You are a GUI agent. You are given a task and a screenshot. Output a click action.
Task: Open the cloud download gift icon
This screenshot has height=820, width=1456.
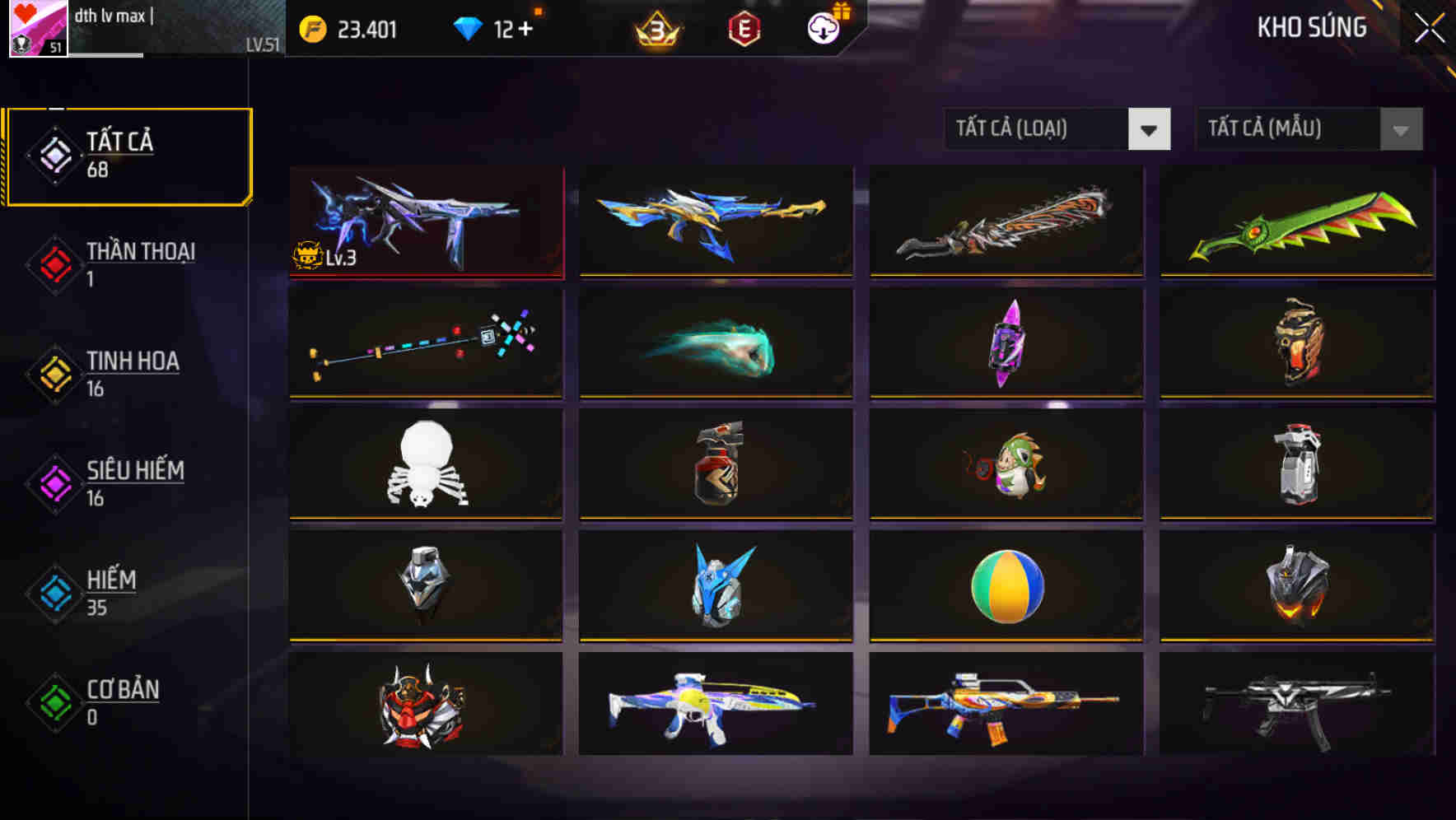click(x=824, y=29)
